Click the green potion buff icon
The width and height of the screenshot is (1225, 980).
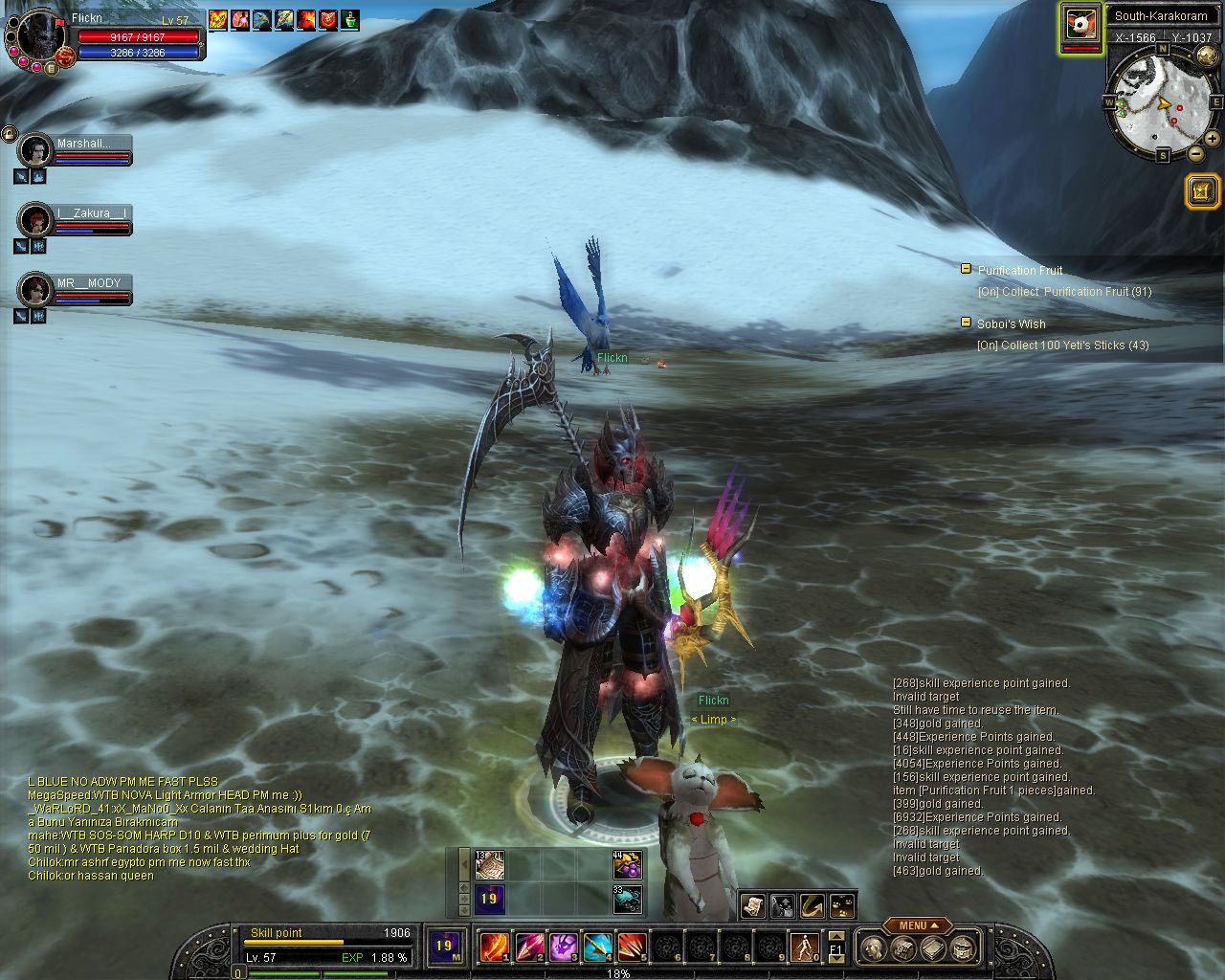350,19
